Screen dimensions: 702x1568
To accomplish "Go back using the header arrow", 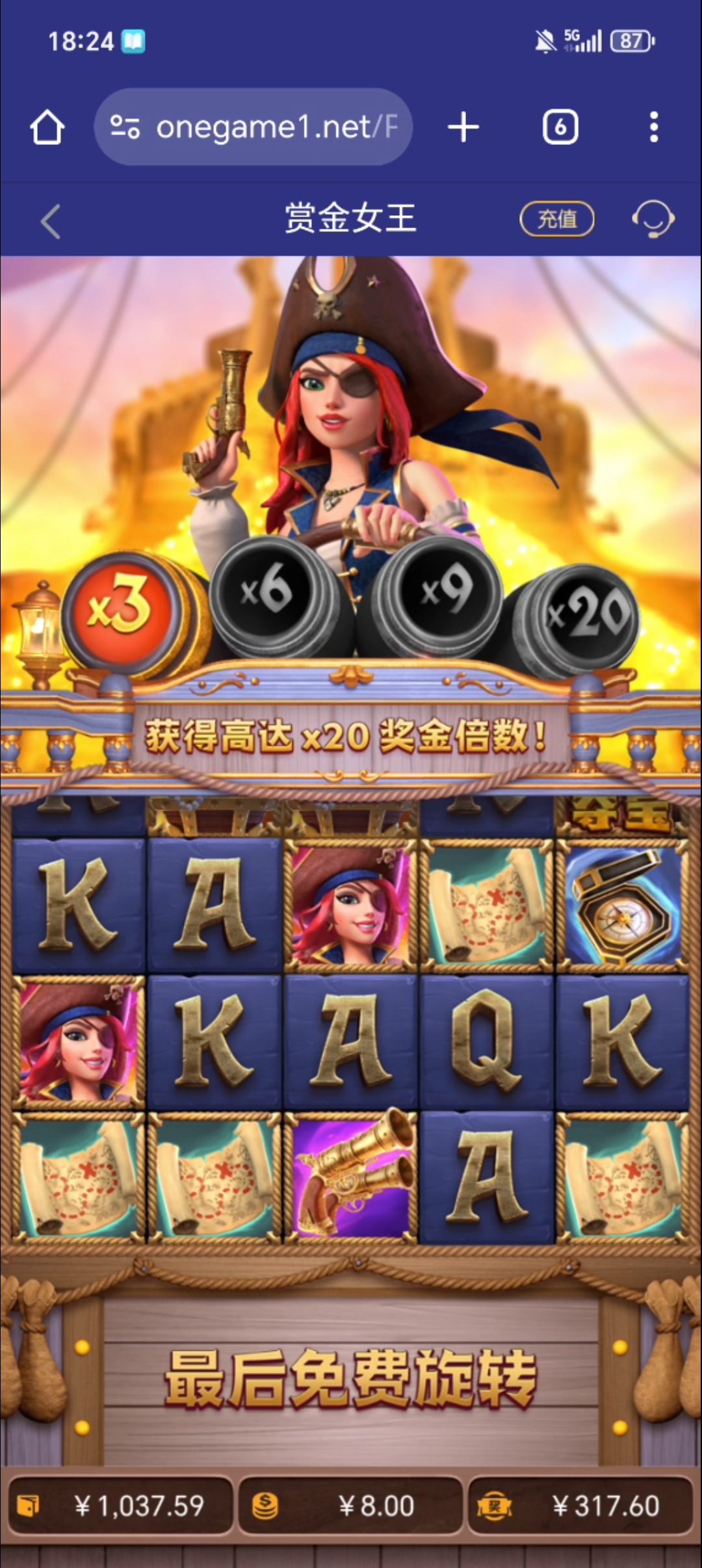I will point(51,222).
